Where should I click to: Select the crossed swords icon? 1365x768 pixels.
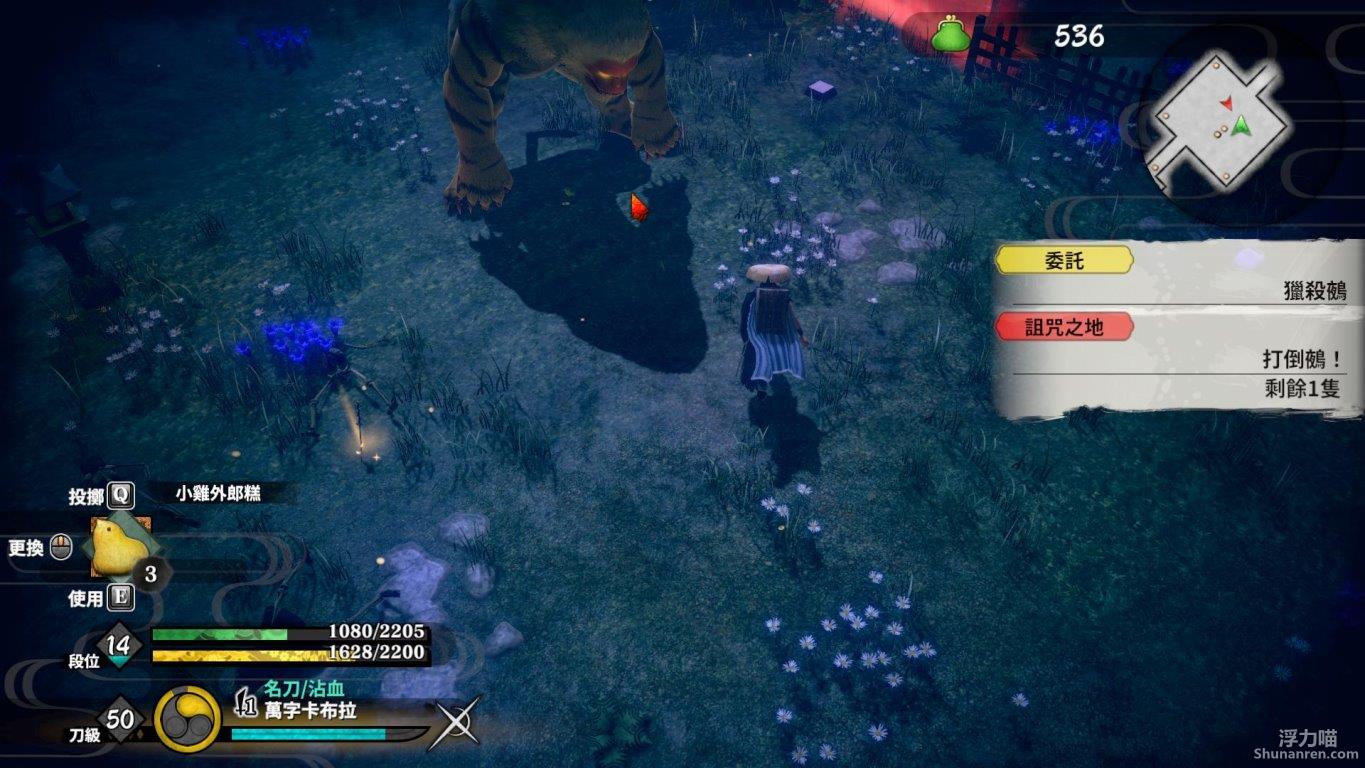[455, 723]
